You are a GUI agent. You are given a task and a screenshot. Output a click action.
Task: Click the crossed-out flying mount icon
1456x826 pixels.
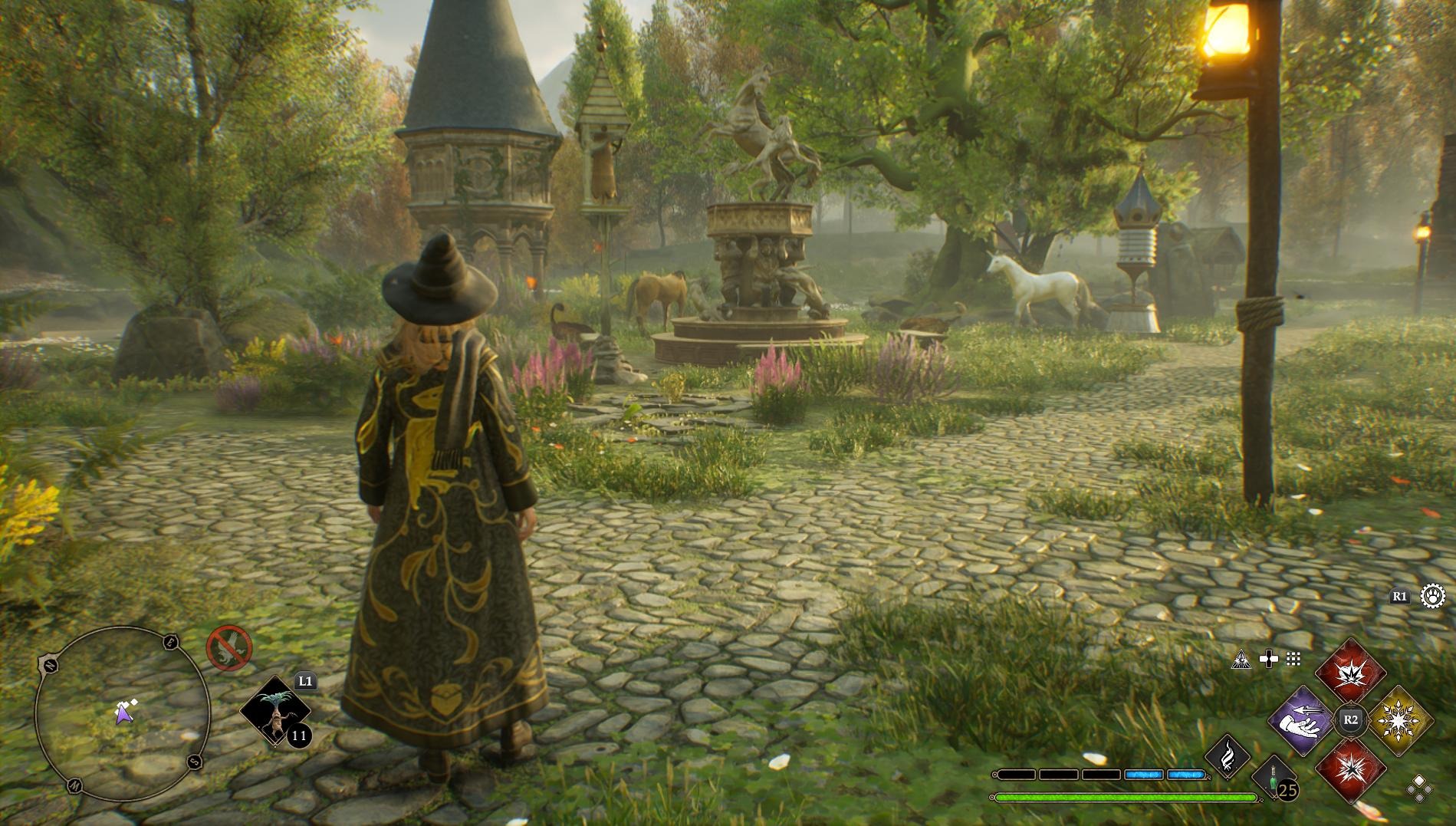click(x=229, y=648)
